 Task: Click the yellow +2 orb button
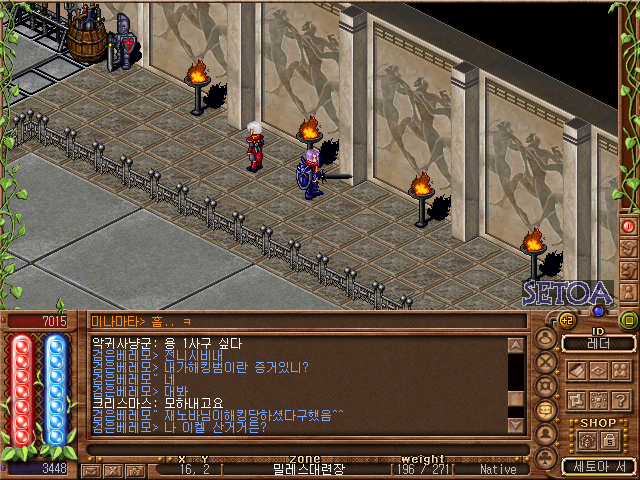pyautogui.click(x=566, y=320)
